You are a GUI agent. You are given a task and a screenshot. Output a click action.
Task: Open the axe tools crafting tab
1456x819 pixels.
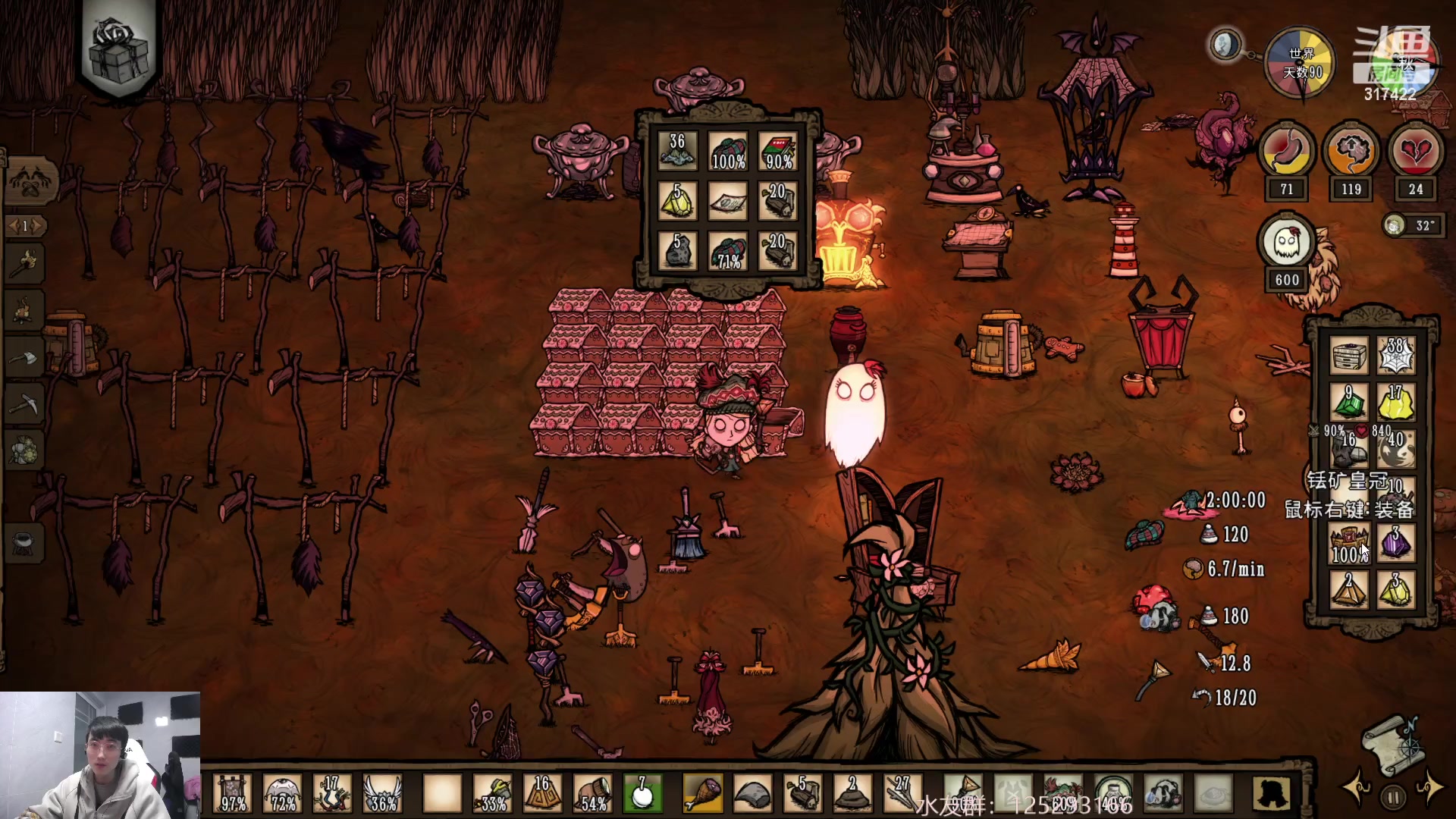(24, 358)
